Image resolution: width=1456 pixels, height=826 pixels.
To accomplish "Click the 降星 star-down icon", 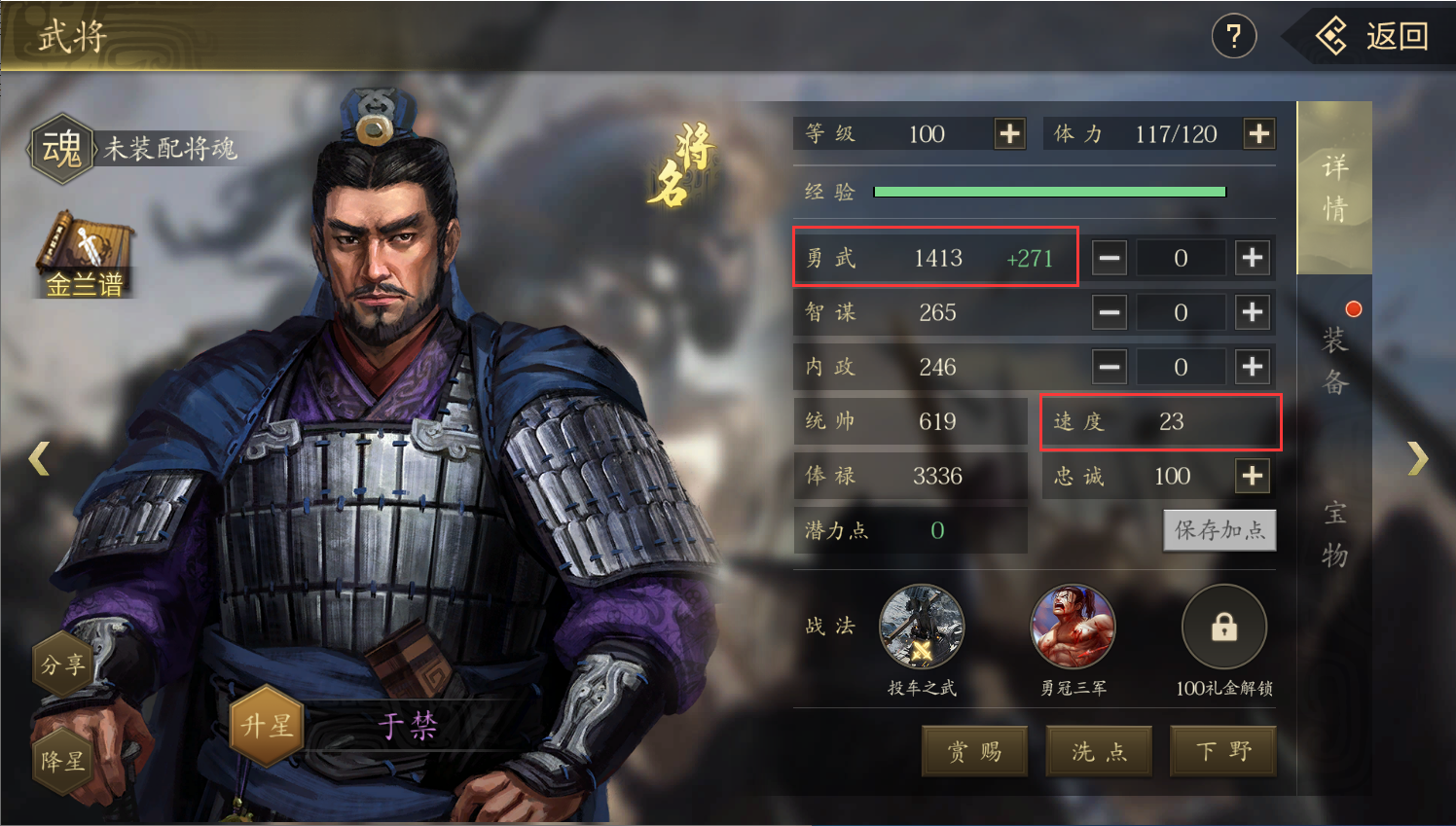I will (x=61, y=761).
